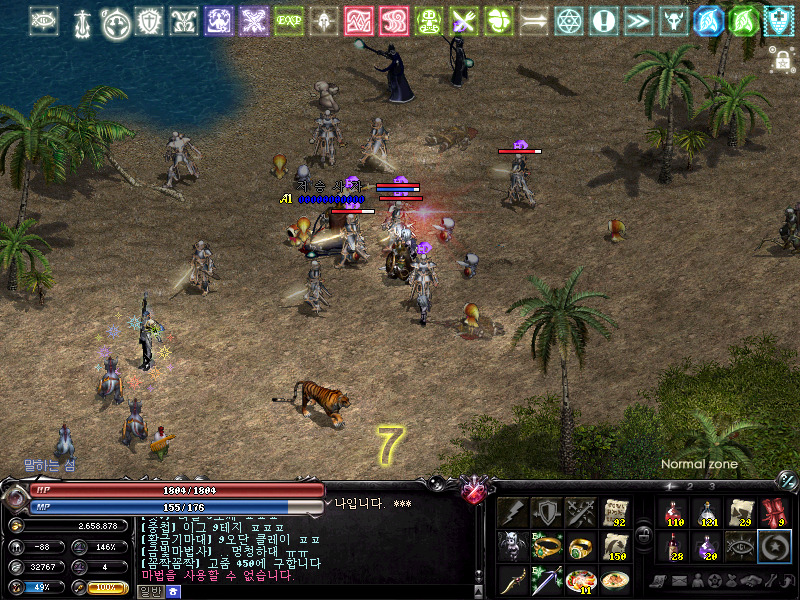Image resolution: width=800 pixels, height=600 pixels.
Task: Activate the shield skill slot
Action: coord(547,513)
